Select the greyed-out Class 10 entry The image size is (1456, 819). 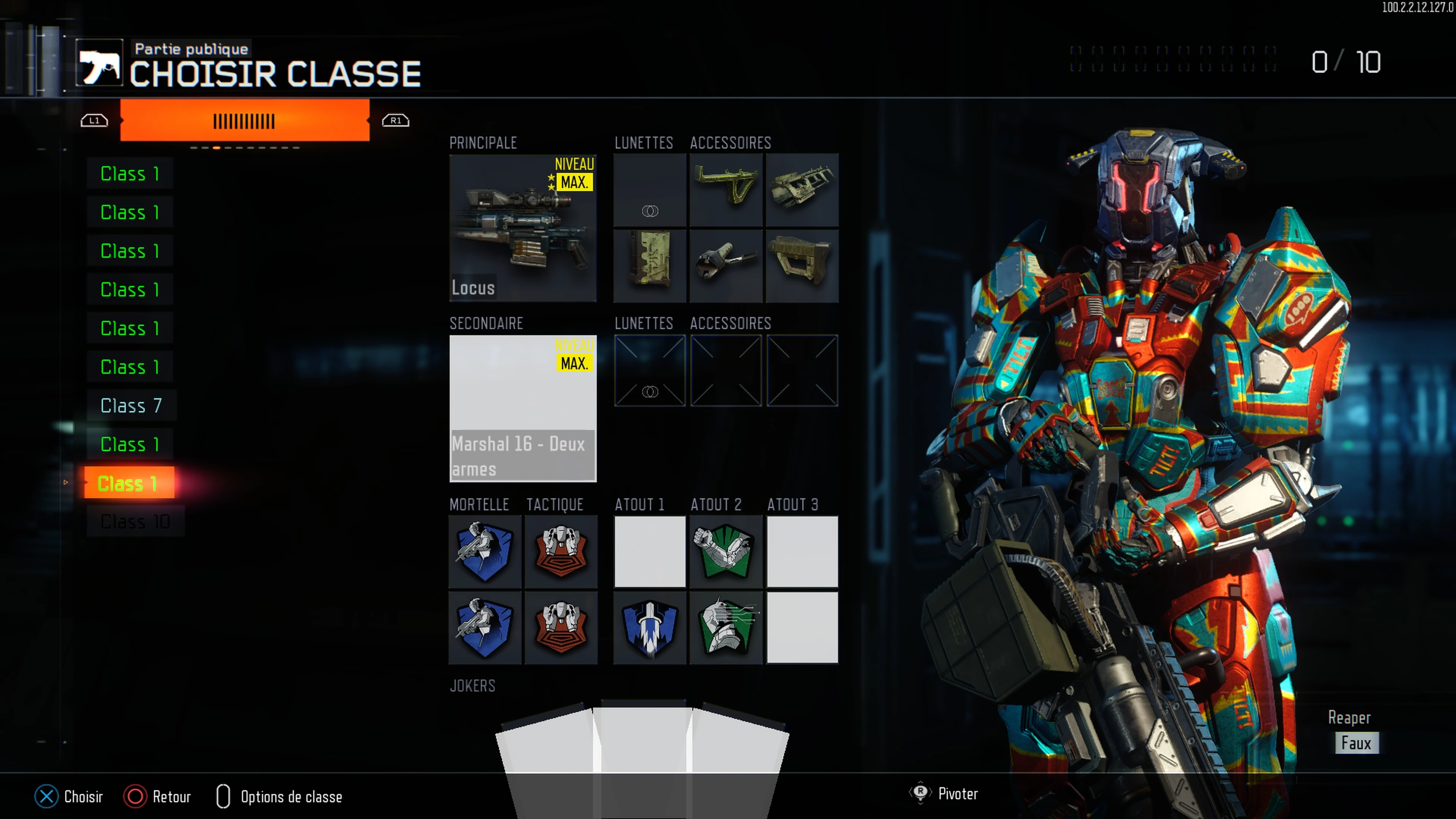[135, 522]
